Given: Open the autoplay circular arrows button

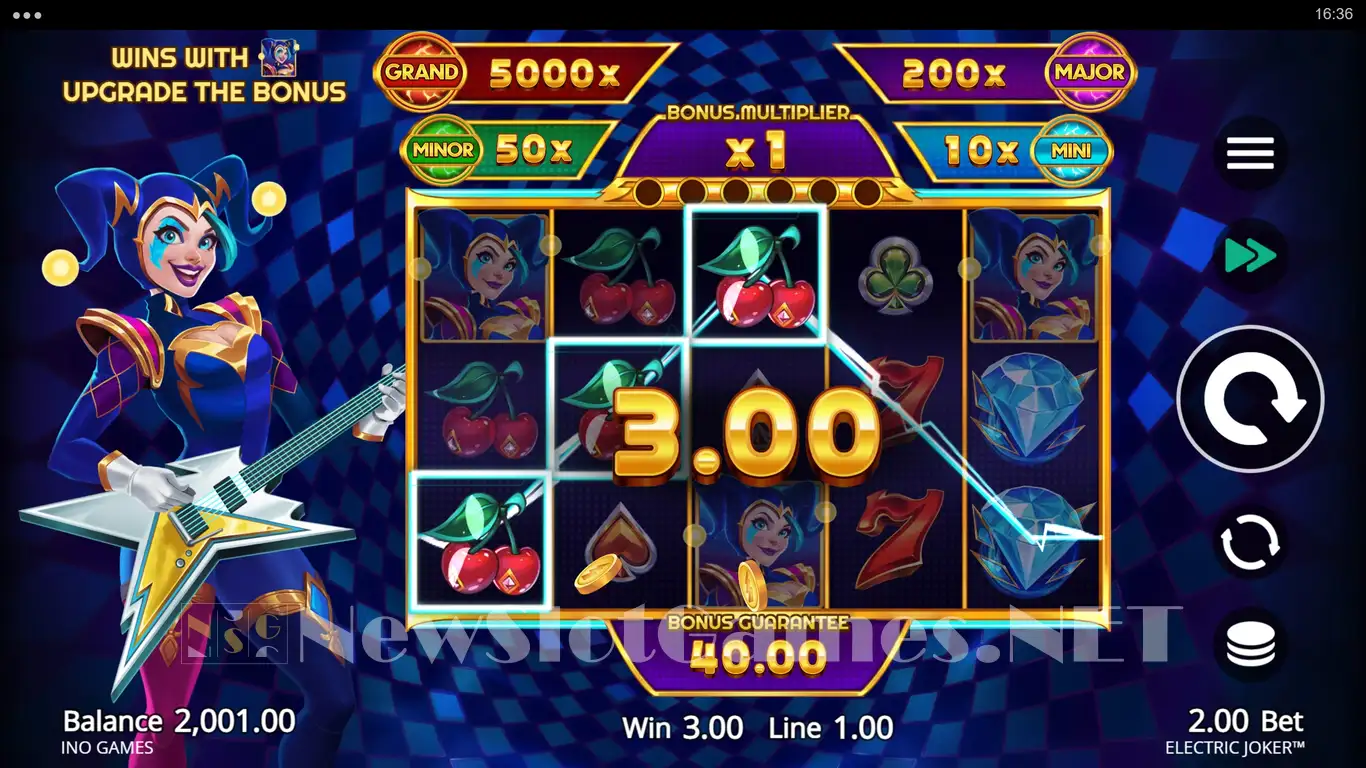Looking at the screenshot, I should click(x=1250, y=542).
